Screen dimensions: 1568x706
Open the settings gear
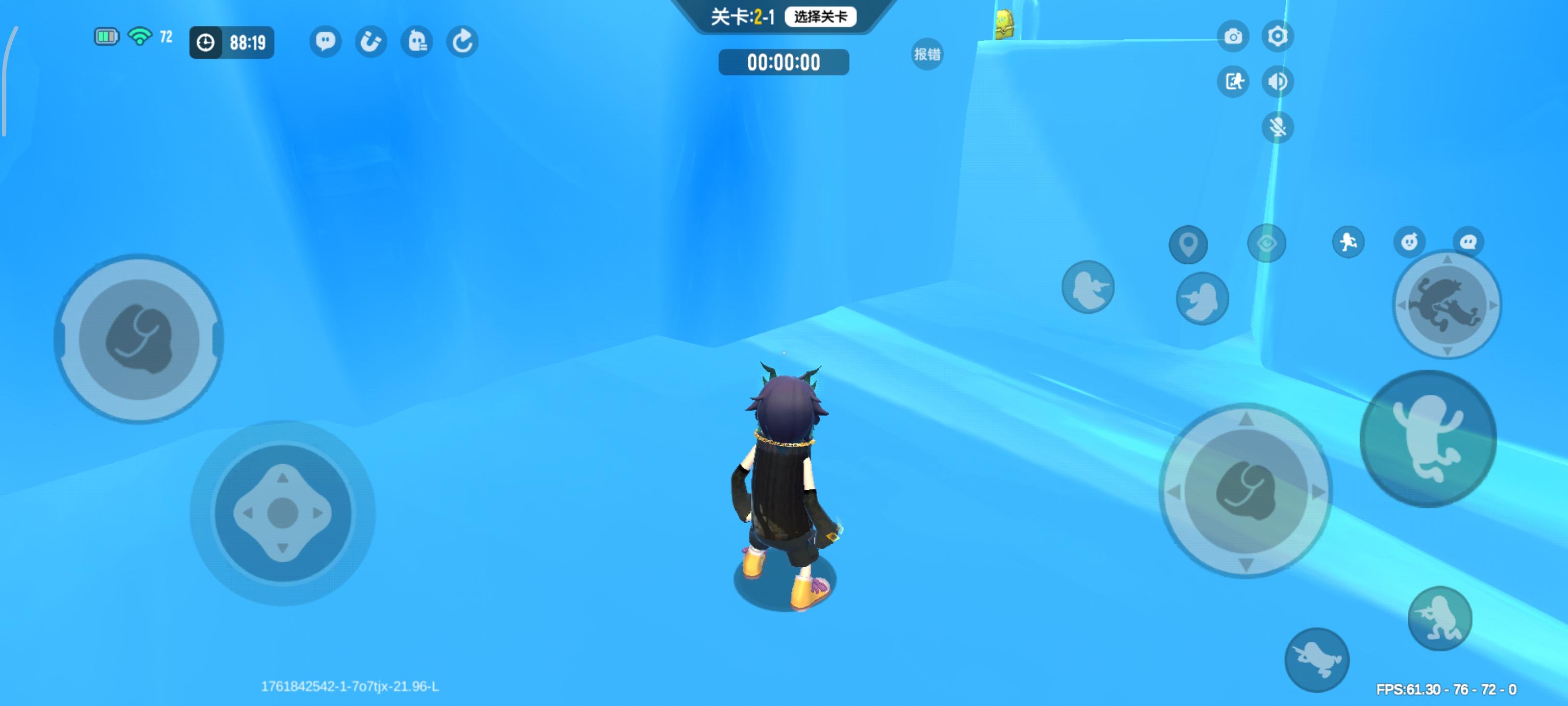point(1277,37)
